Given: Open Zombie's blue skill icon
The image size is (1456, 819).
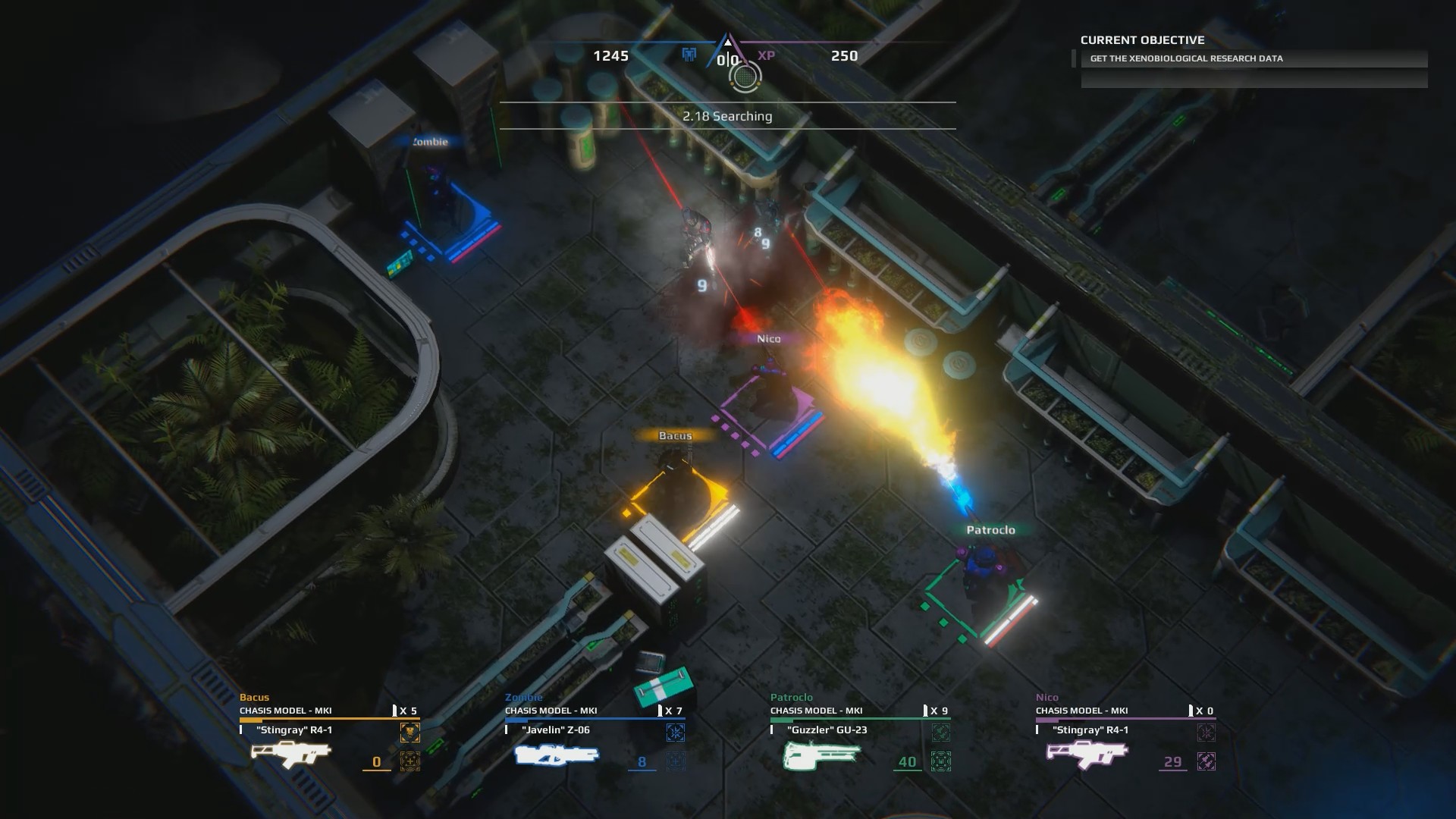Looking at the screenshot, I should click(676, 732).
